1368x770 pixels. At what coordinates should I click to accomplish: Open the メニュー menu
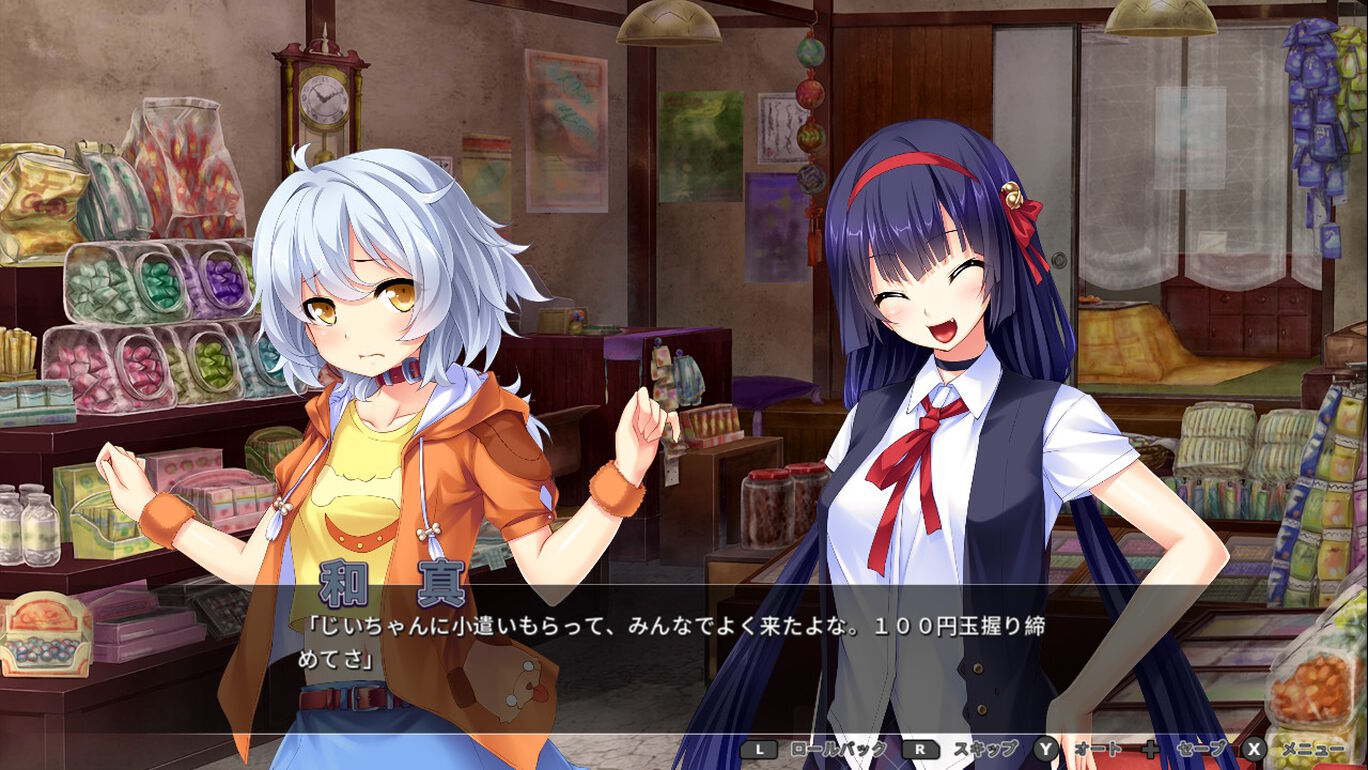coord(1301,749)
